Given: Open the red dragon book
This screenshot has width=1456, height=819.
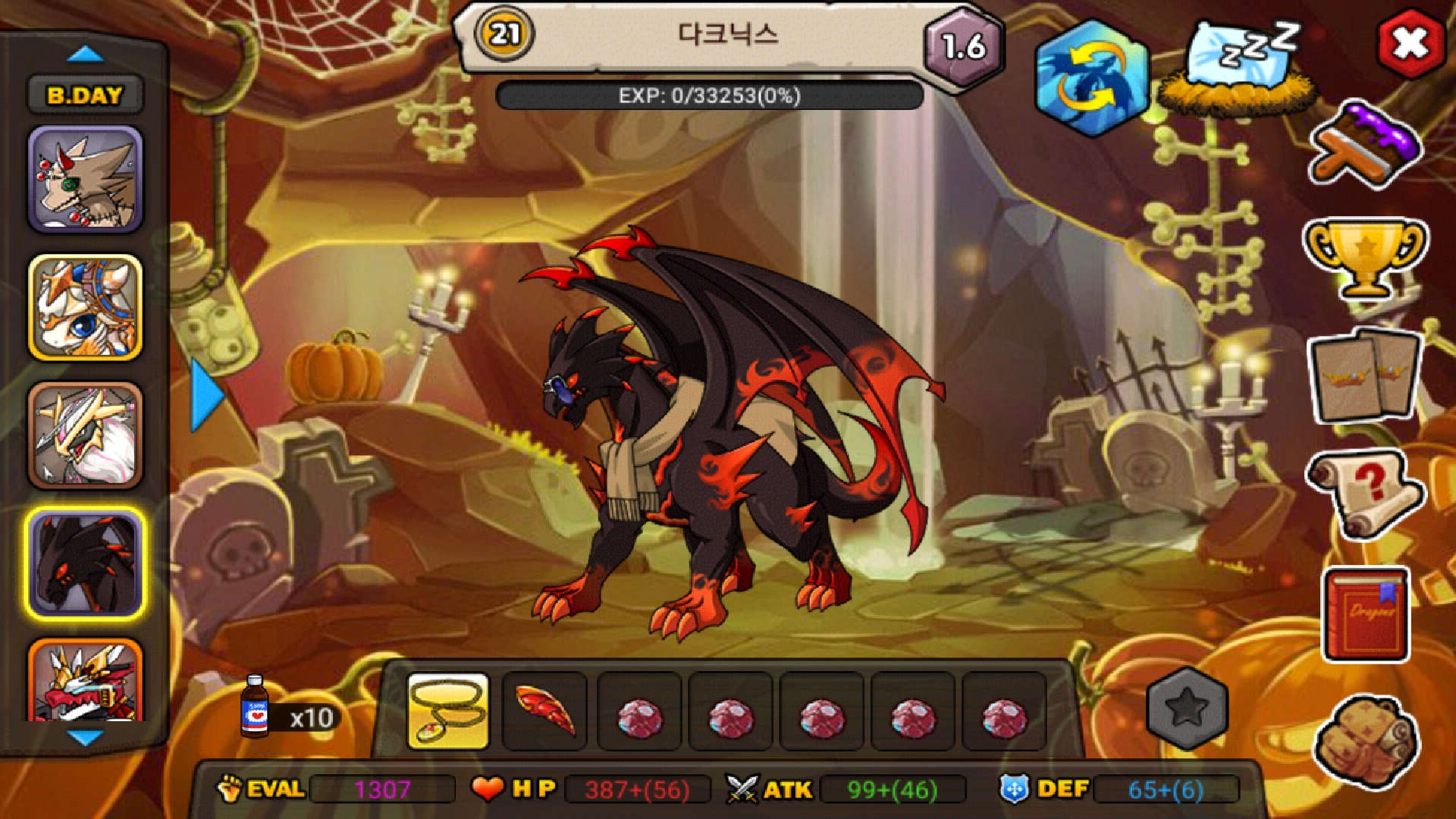Looking at the screenshot, I should [x=1366, y=614].
